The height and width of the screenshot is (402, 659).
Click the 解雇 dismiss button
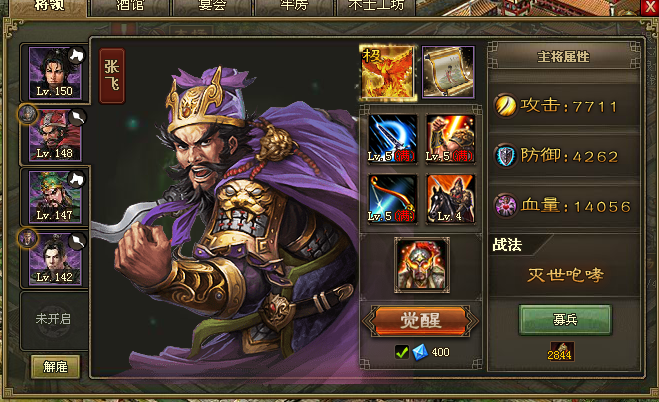coord(54,366)
